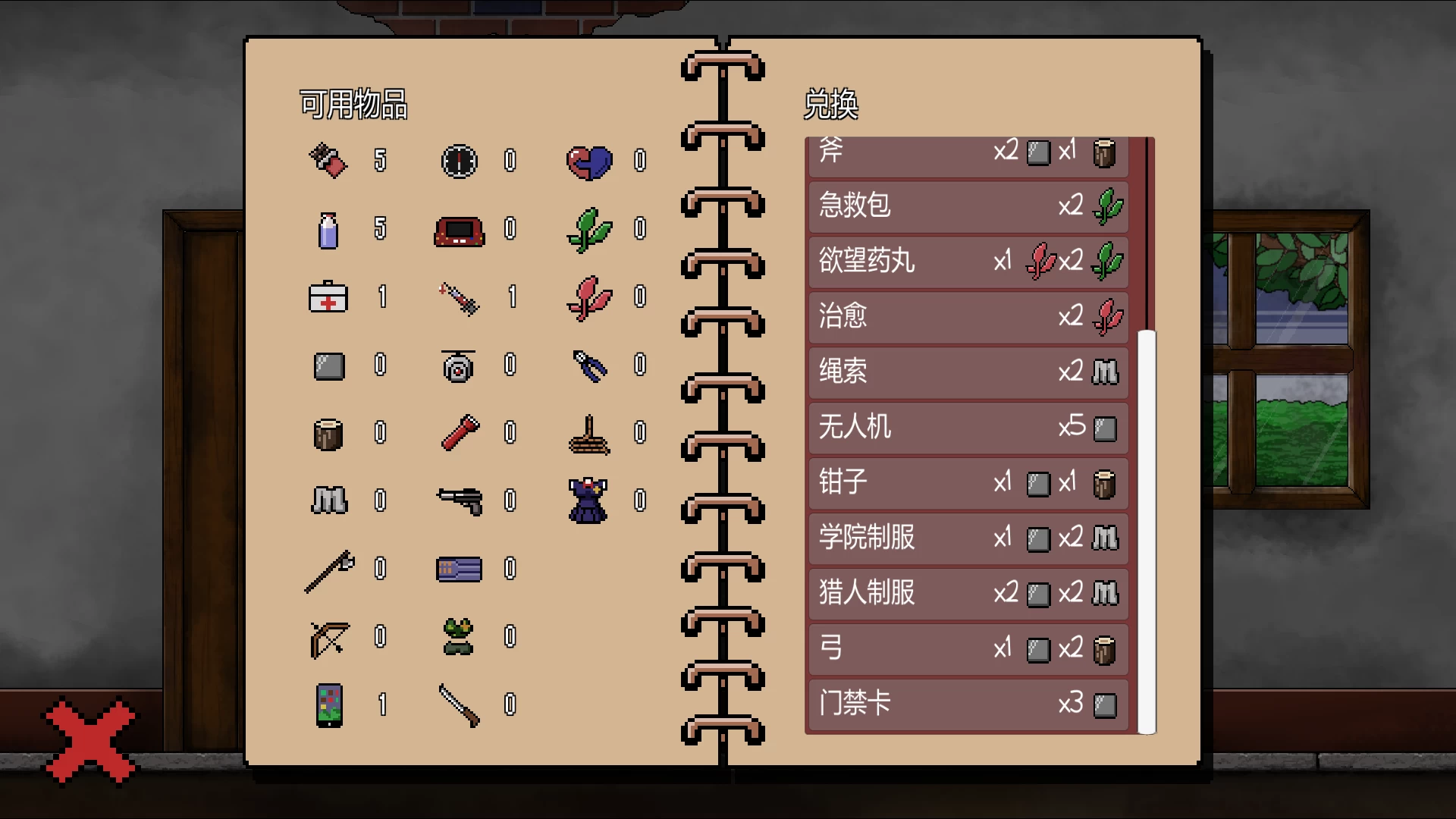This screenshot has width=1456, height=819.
Task: Click the milk bottle item icon
Action: [x=329, y=231]
